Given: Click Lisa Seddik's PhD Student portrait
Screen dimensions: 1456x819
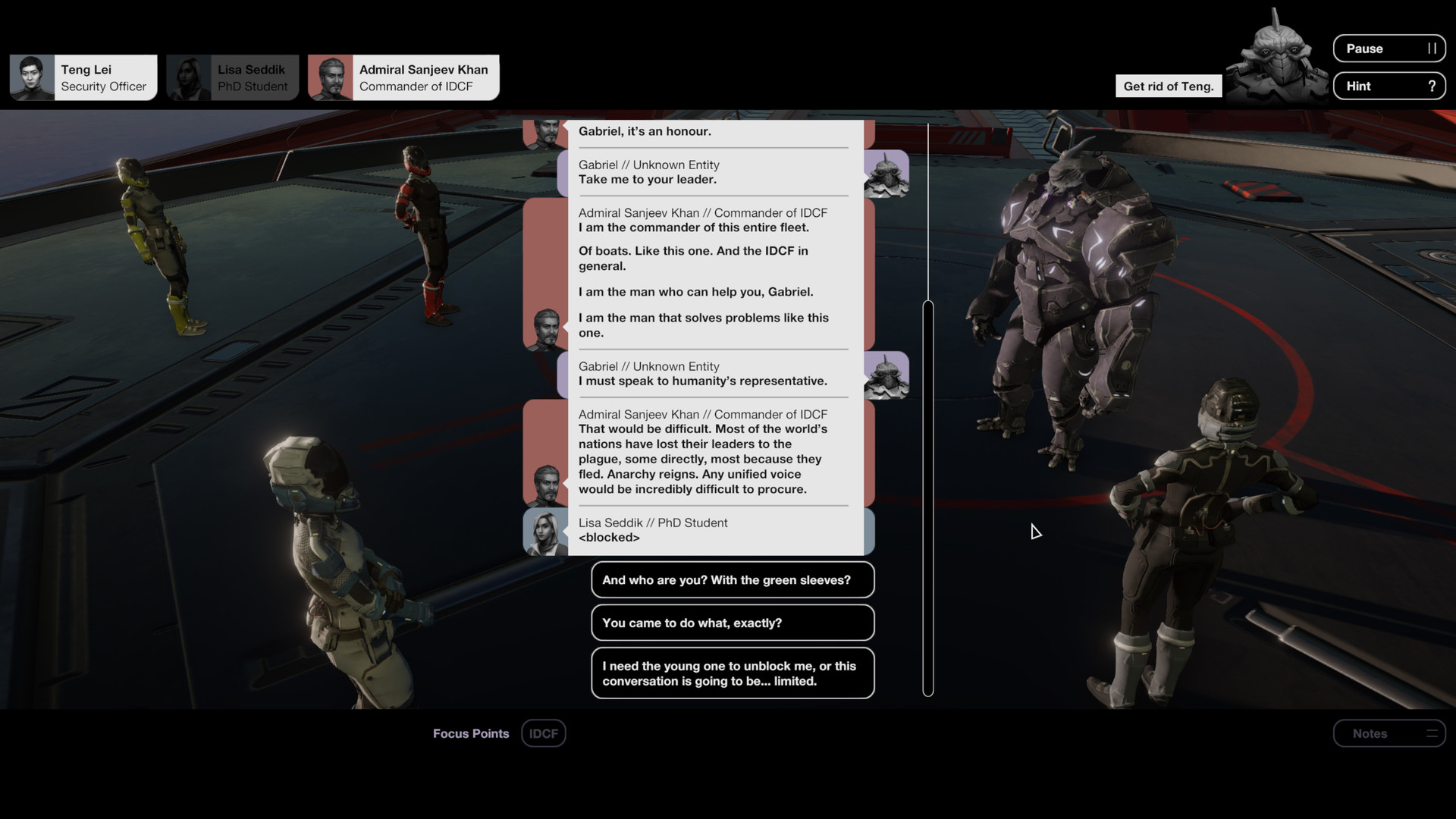Looking at the screenshot, I should coord(190,77).
